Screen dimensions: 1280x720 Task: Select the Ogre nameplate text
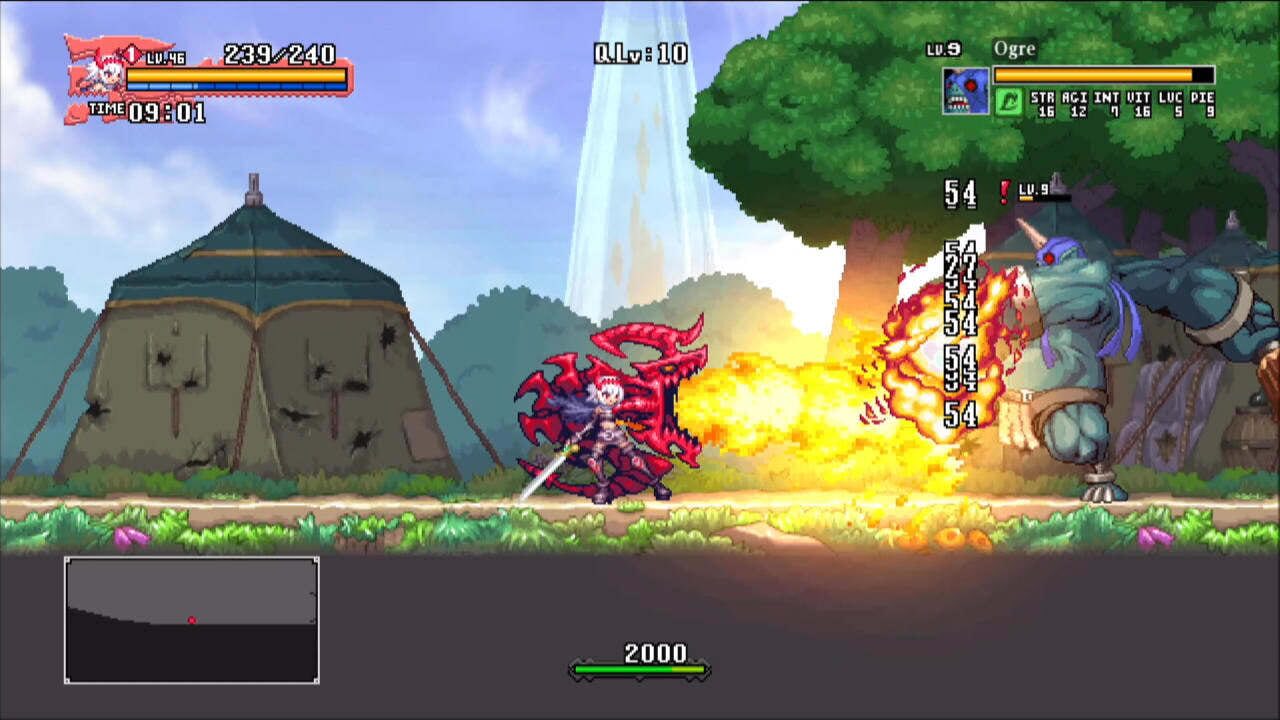tap(1013, 48)
